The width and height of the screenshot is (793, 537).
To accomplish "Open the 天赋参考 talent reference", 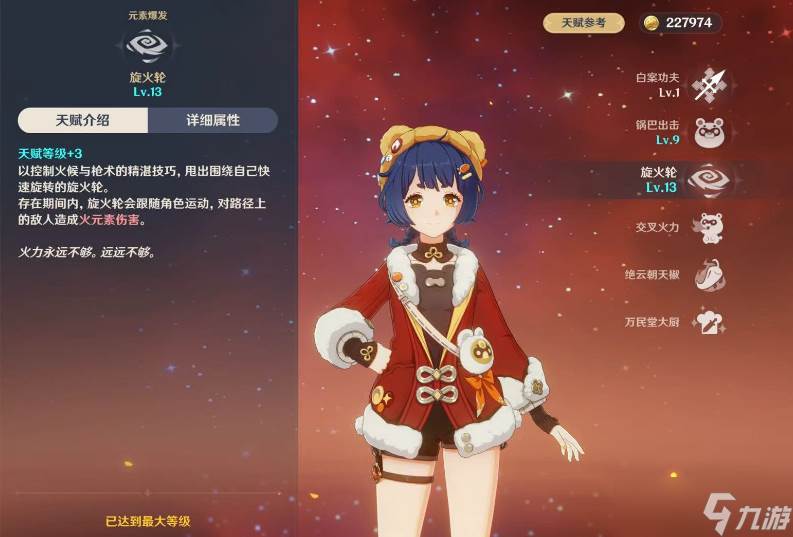I will pos(583,22).
